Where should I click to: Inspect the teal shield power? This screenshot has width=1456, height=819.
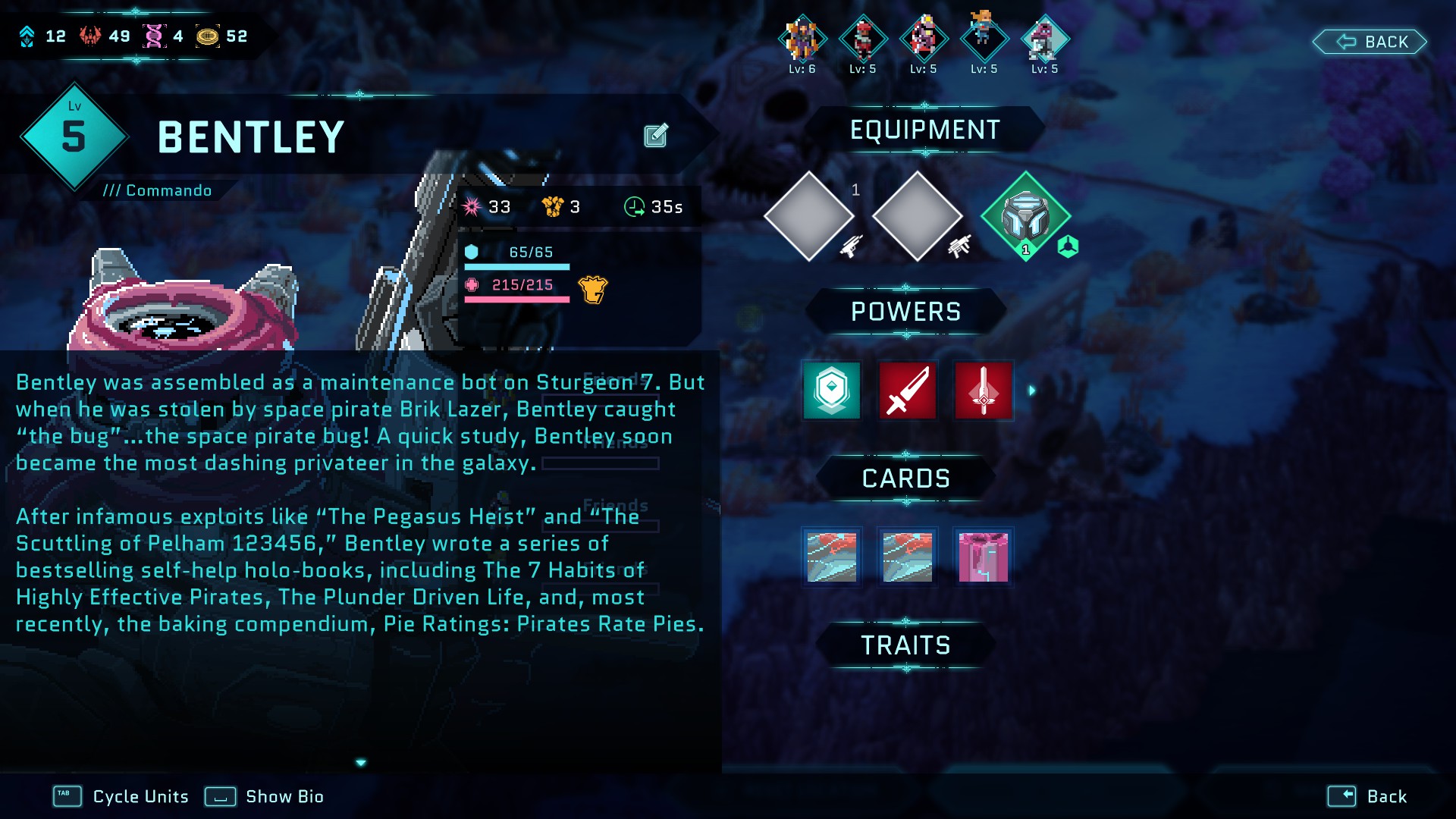[x=832, y=391]
